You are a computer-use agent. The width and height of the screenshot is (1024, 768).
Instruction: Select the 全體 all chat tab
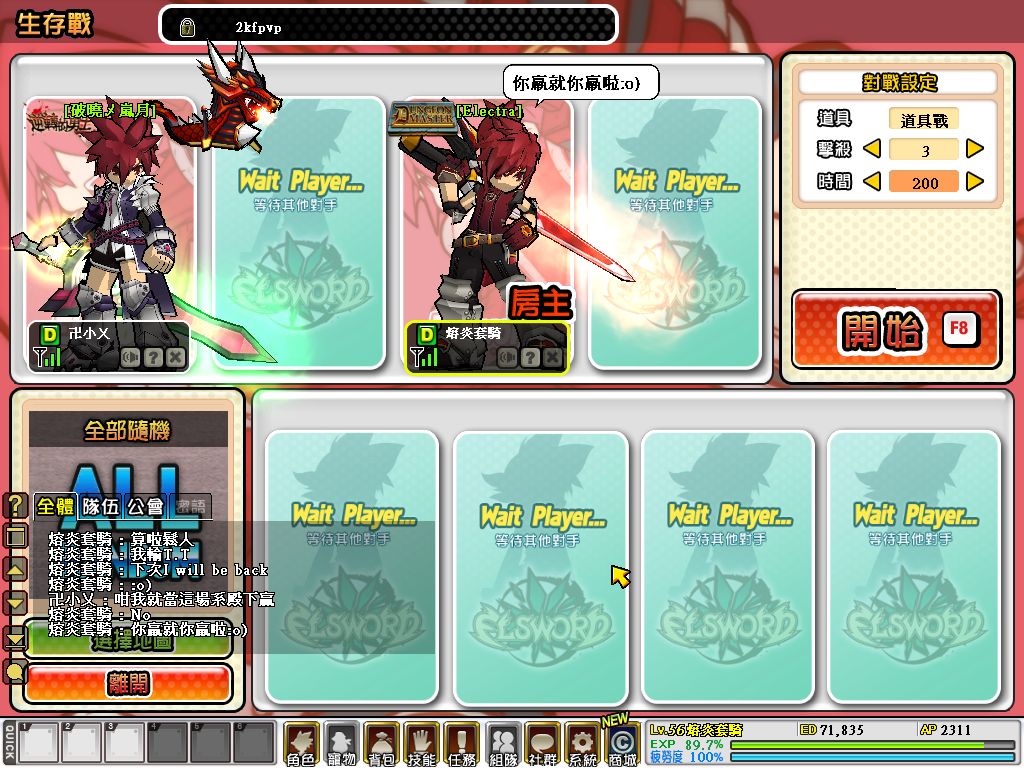coord(55,506)
